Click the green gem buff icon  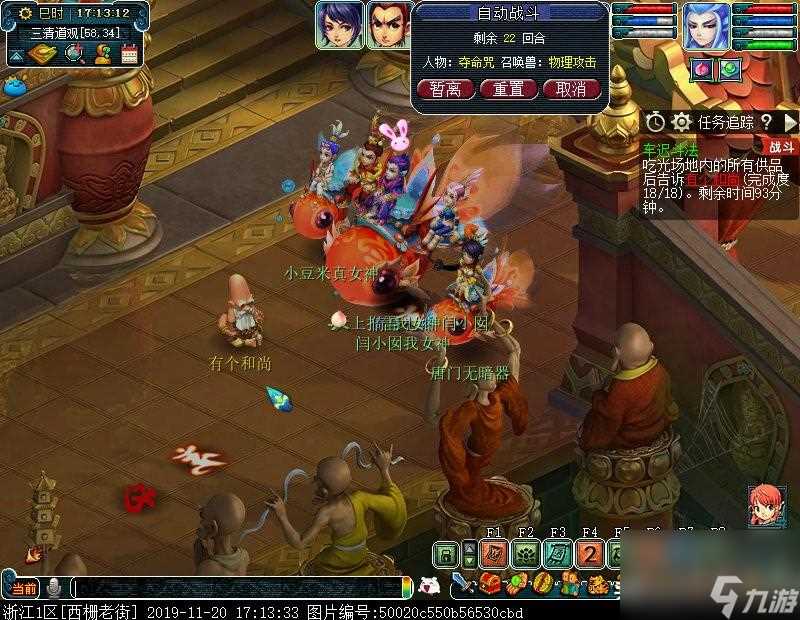[728, 69]
